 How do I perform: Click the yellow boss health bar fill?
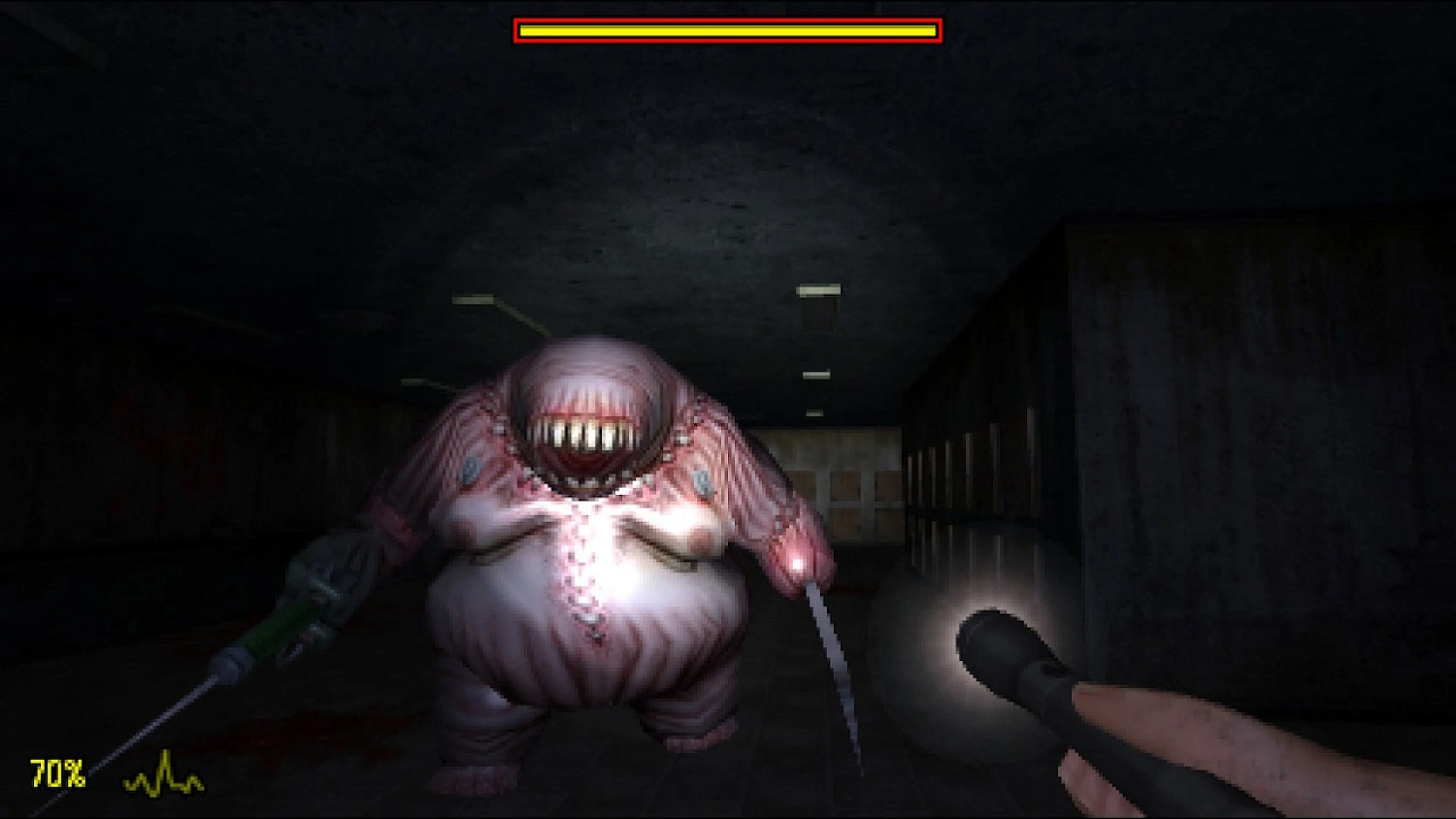tap(728, 31)
